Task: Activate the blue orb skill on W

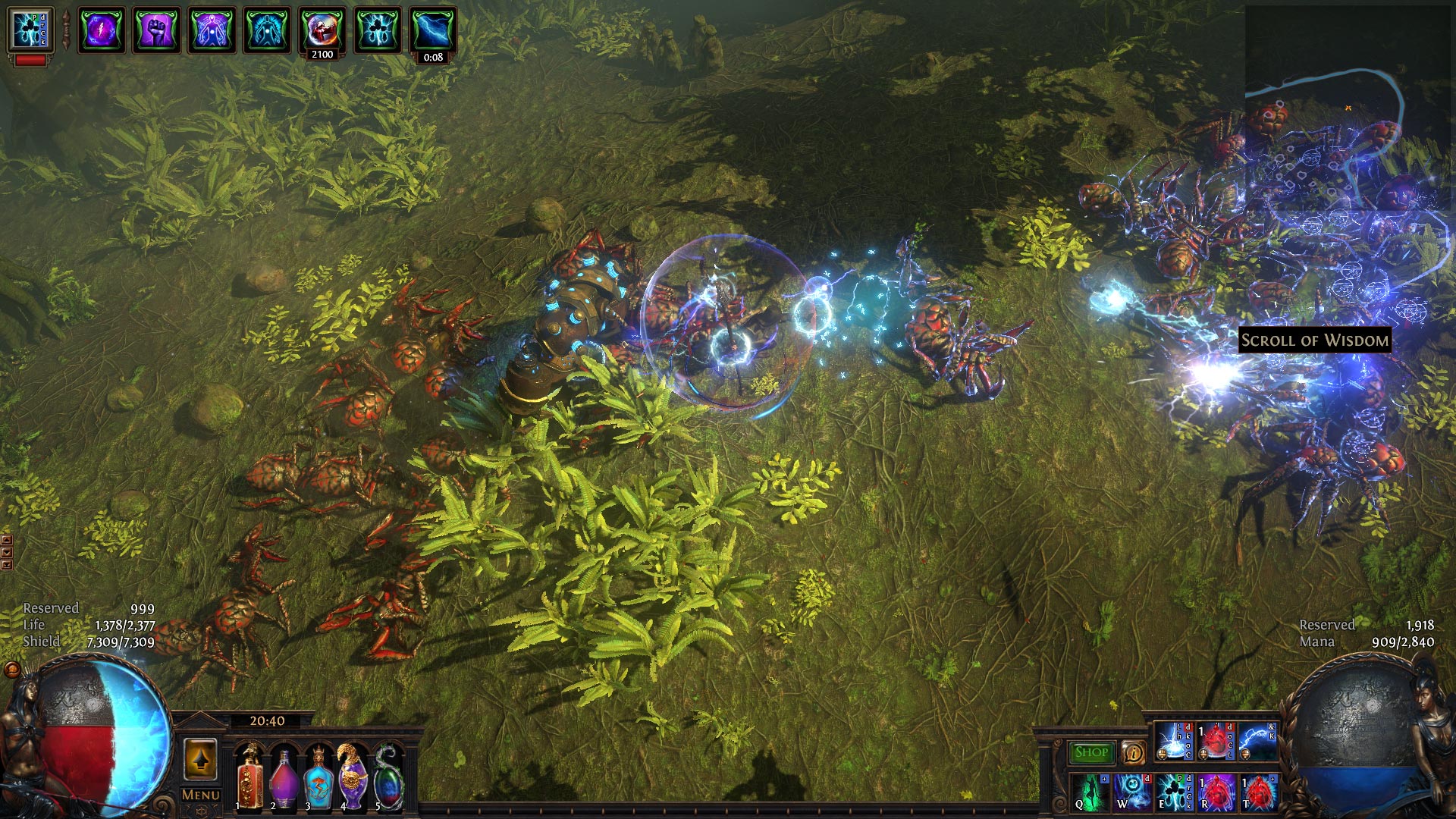Action: coord(1132,791)
